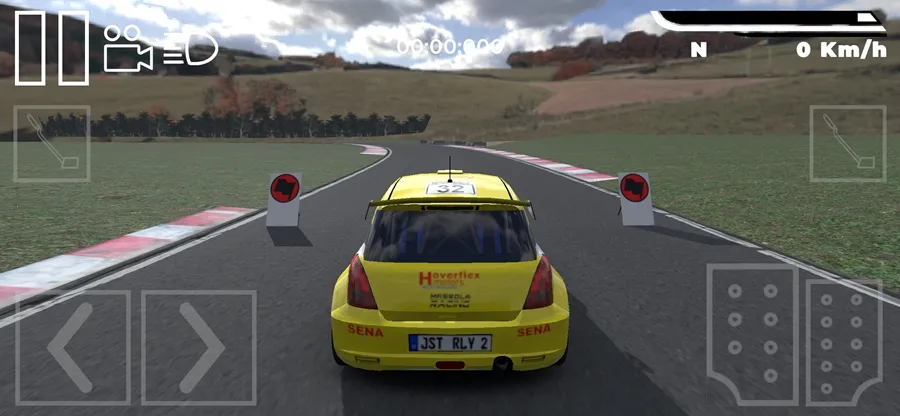Pause the race
Image resolution: width=900 pixels, height=416 pixels.
click(x=52, y=47)
